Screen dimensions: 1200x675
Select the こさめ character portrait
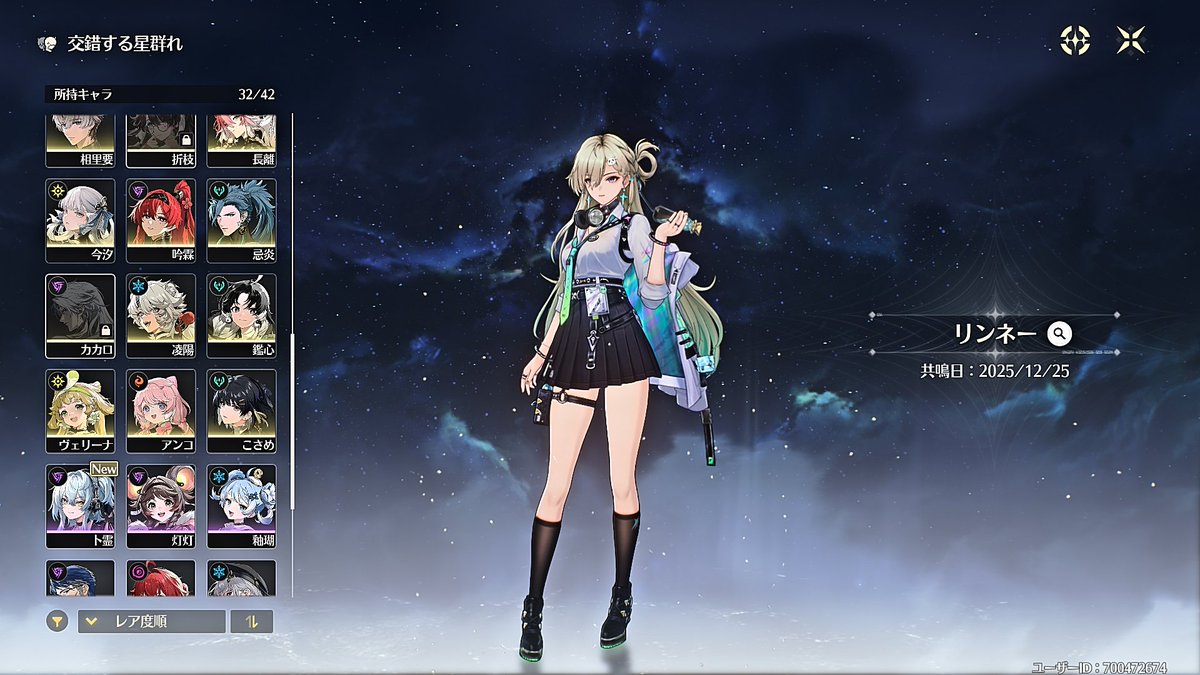[x=241, y=410]
